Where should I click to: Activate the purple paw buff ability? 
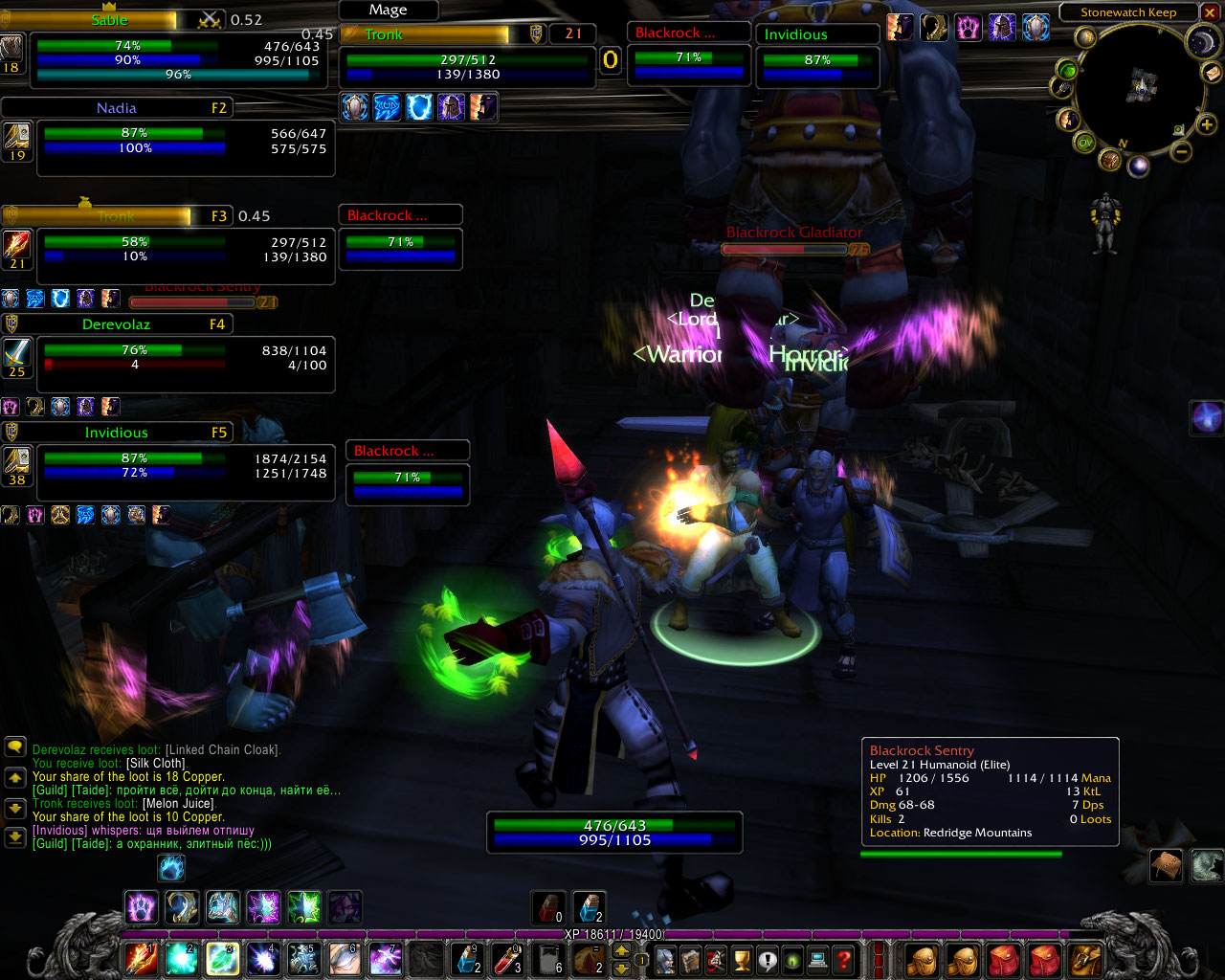[142, 906]
